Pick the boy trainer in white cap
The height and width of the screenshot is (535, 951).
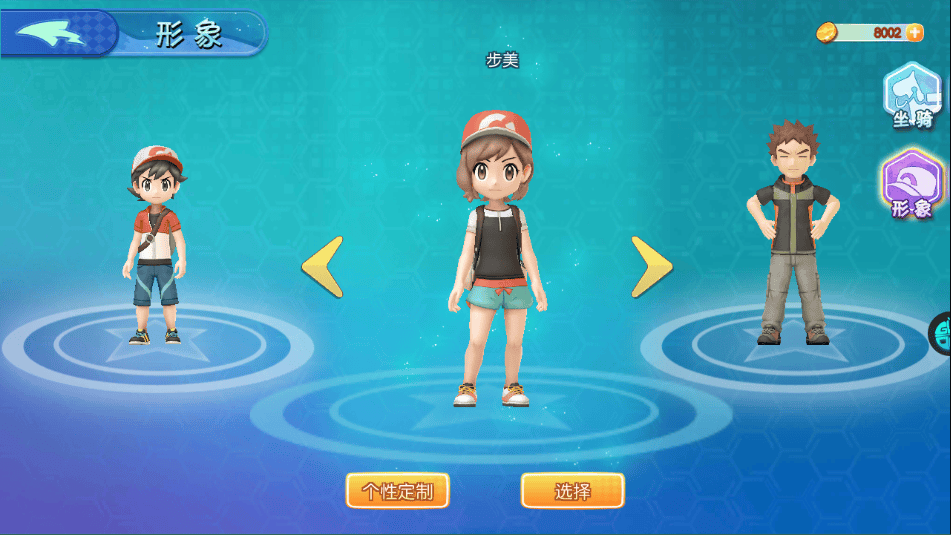(156, 245)
